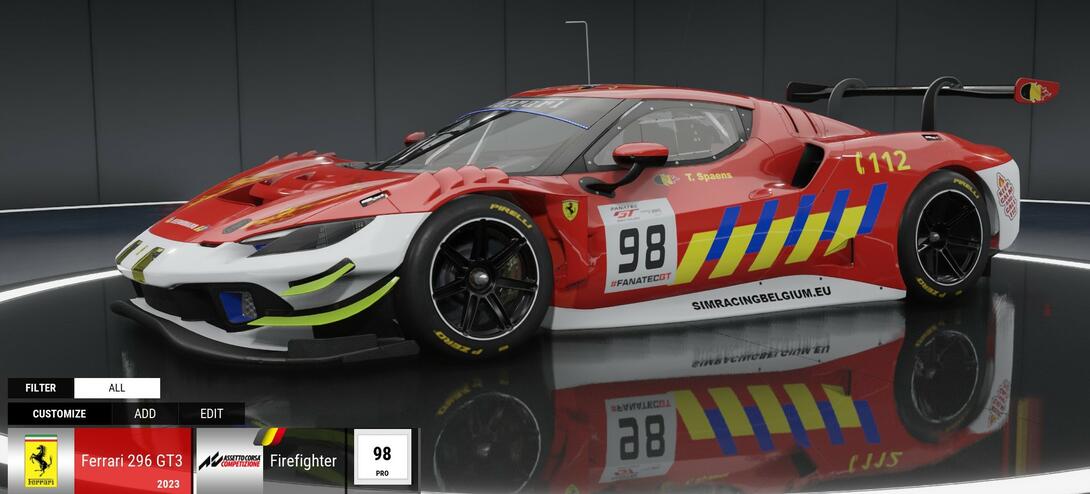
Task: Click ADD to create a livery
Action: pyautogui.click(x=145, y=414)
